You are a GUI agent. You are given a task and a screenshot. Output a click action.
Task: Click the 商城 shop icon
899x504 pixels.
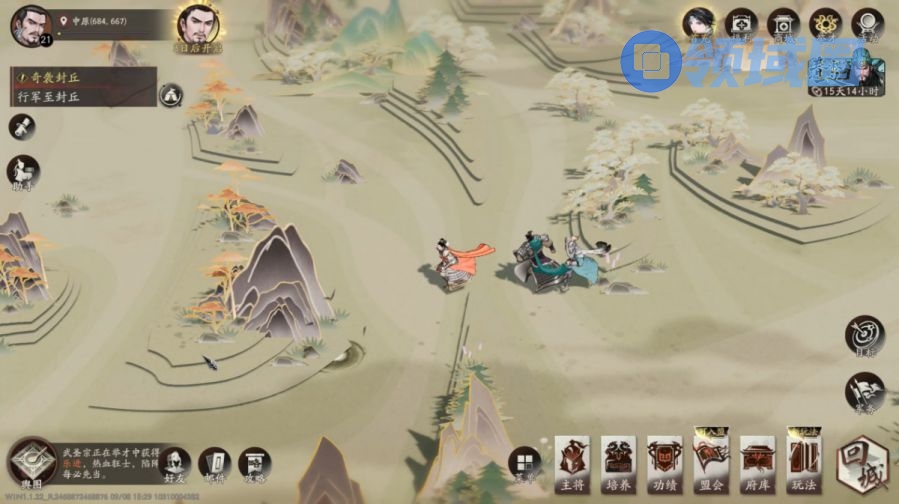(x=784, y=24)
